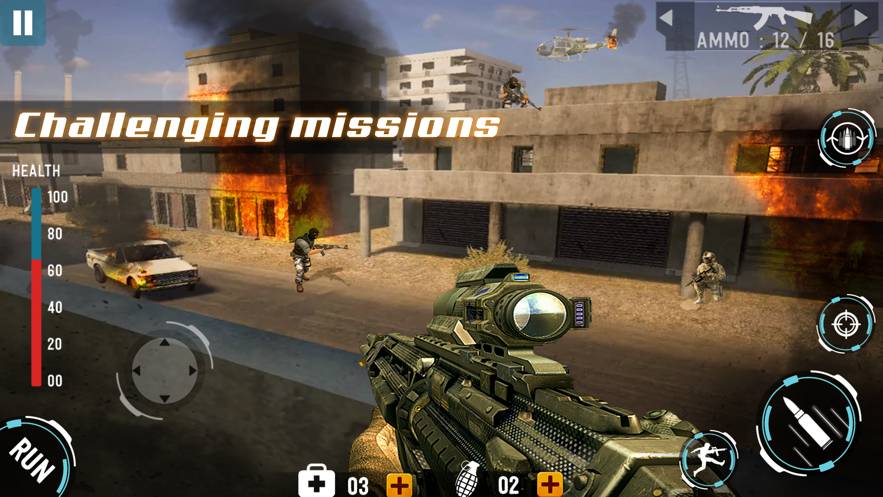Add more medkits with the plus button
Image resolution: width=883 pixels, height=497 pixels.
[400, 485]
